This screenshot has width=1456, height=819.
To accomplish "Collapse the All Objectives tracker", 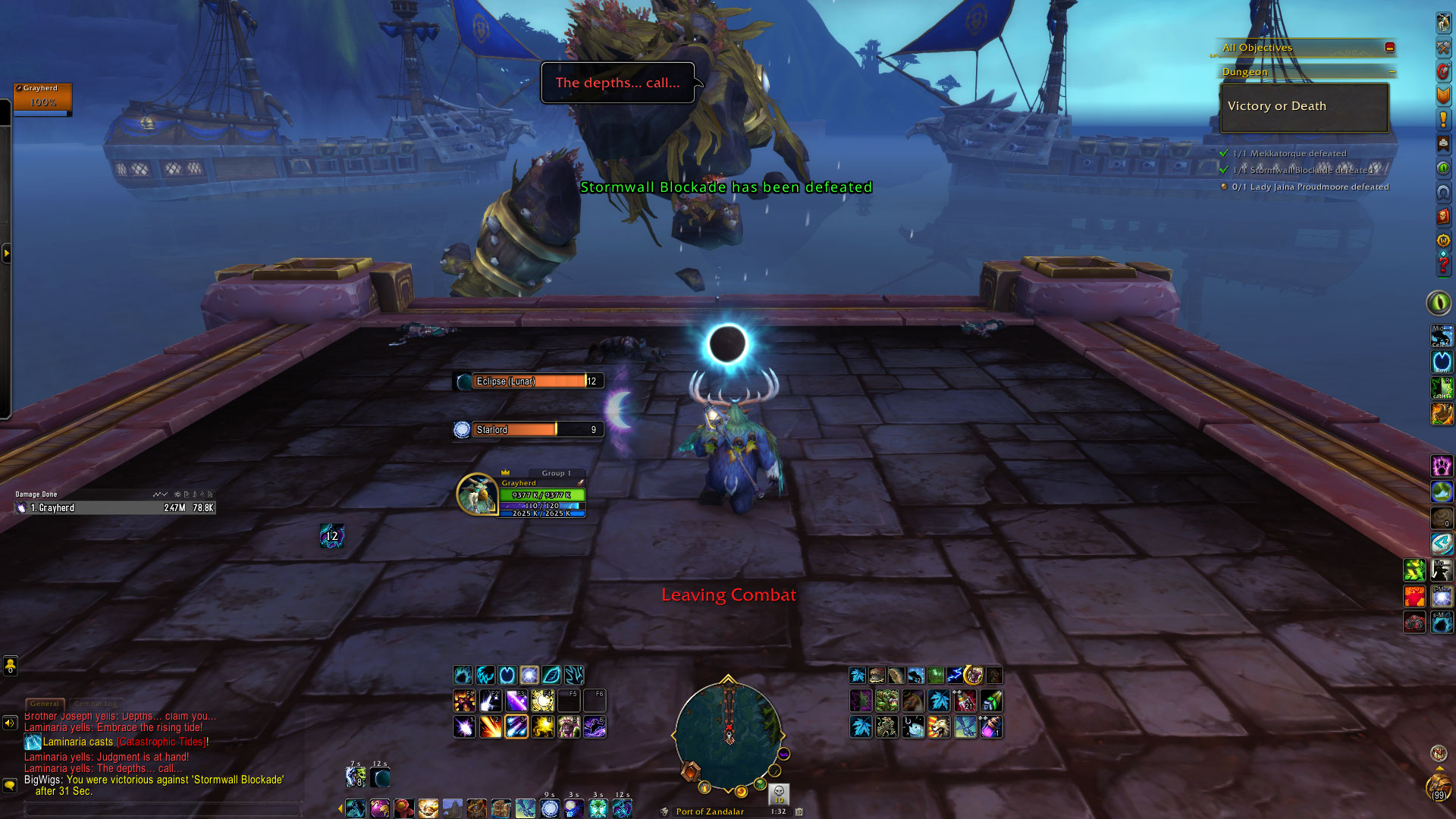I will click(1389, 47).
